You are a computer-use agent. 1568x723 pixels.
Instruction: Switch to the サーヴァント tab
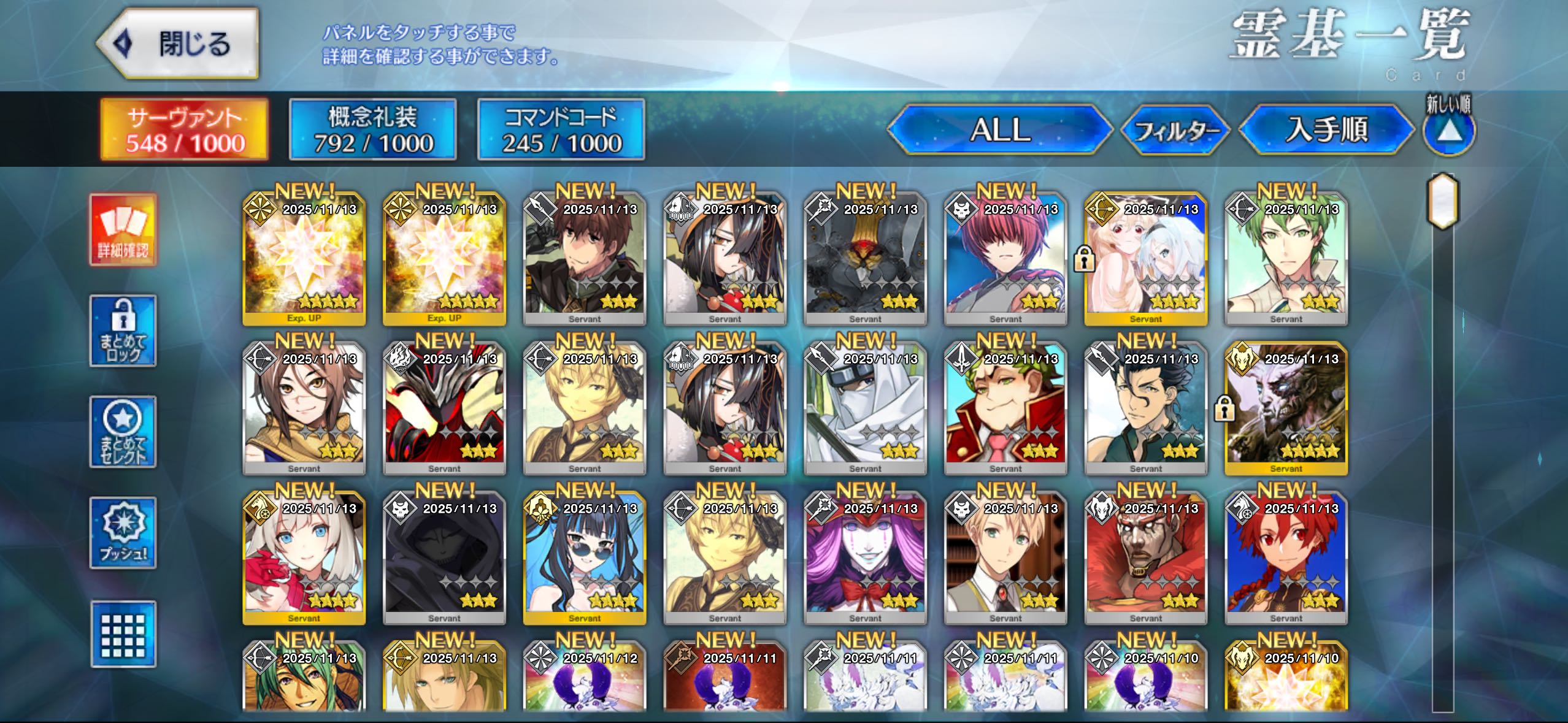185,130
